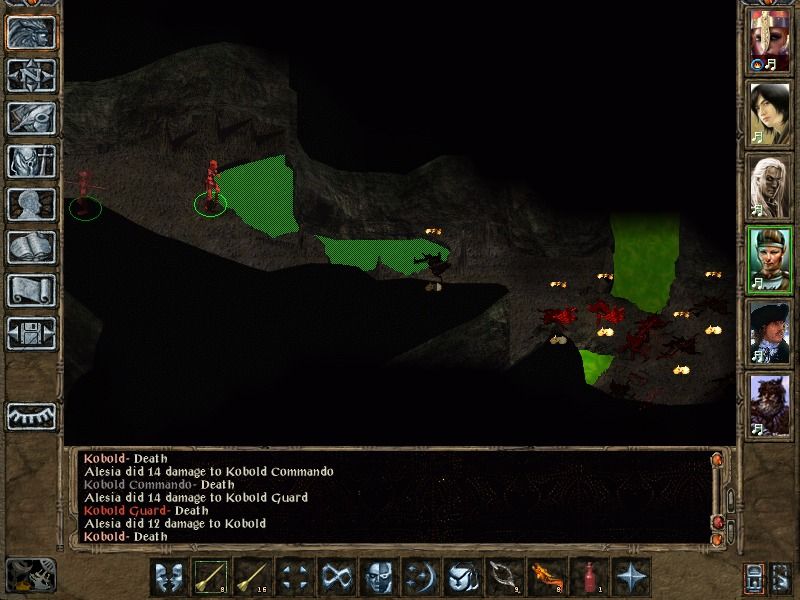Select the feathered hat character portrait
The width and height of the screenshot is (800, 600).
pos(769,331)
